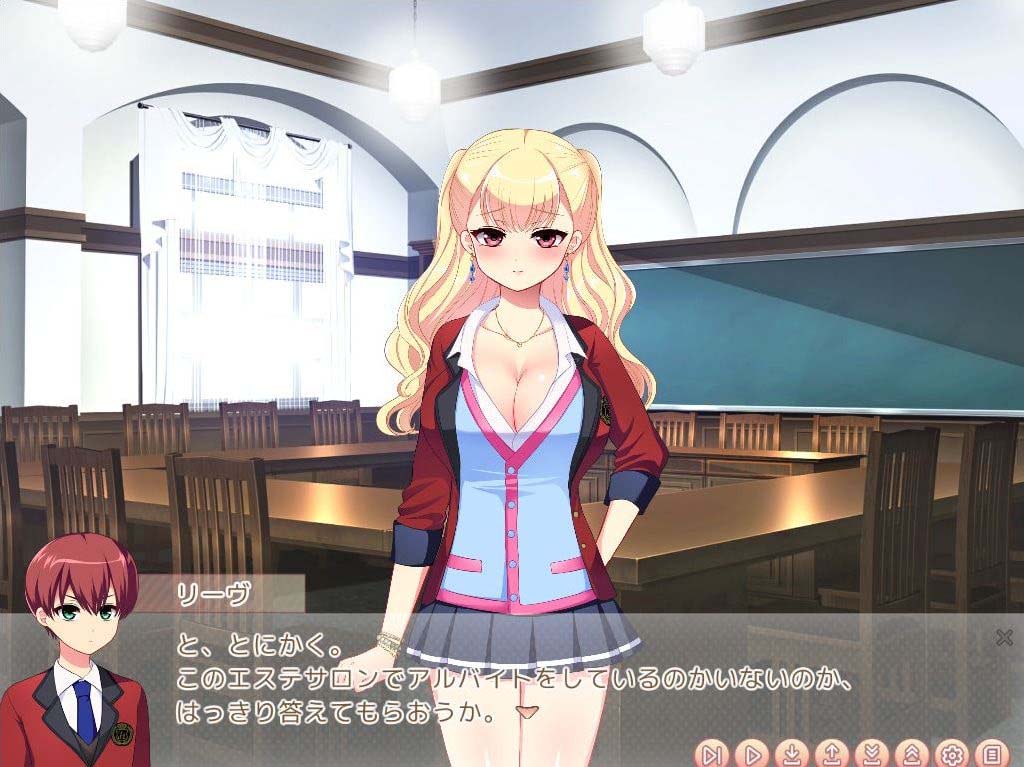Open settings with the gear icon

click(x=951, y=753)
